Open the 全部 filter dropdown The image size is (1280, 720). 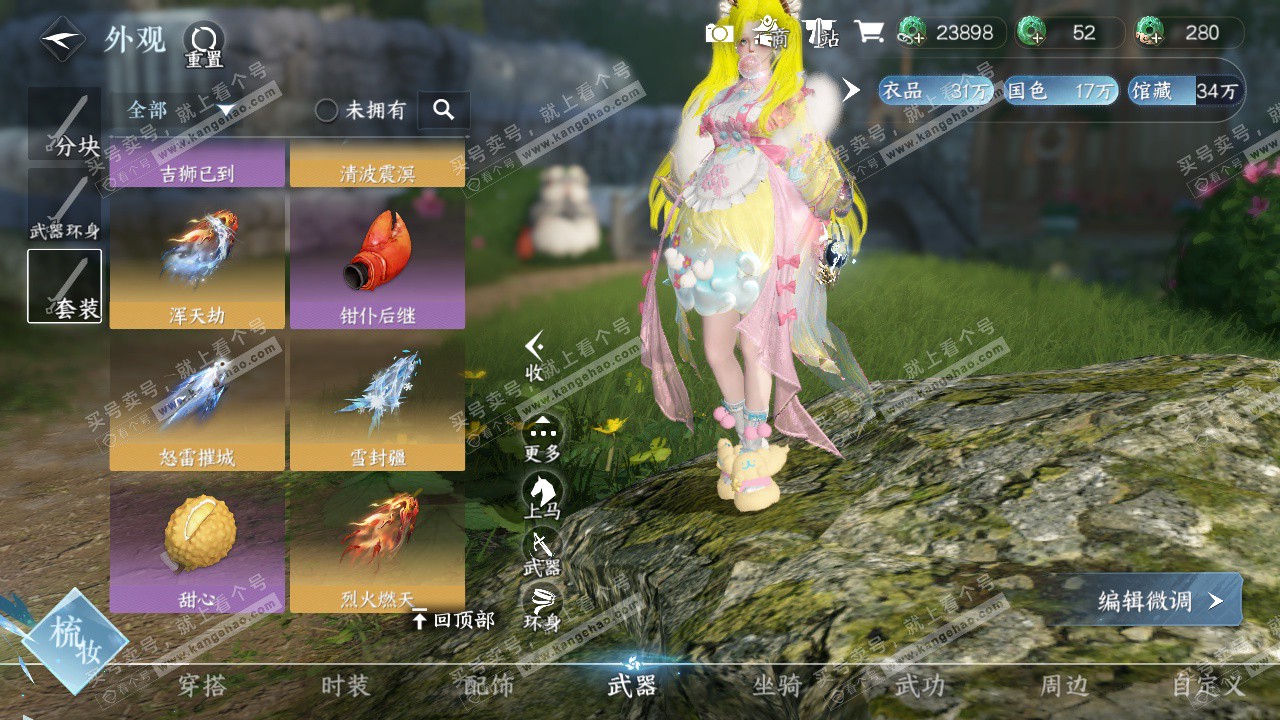point(180,109)
